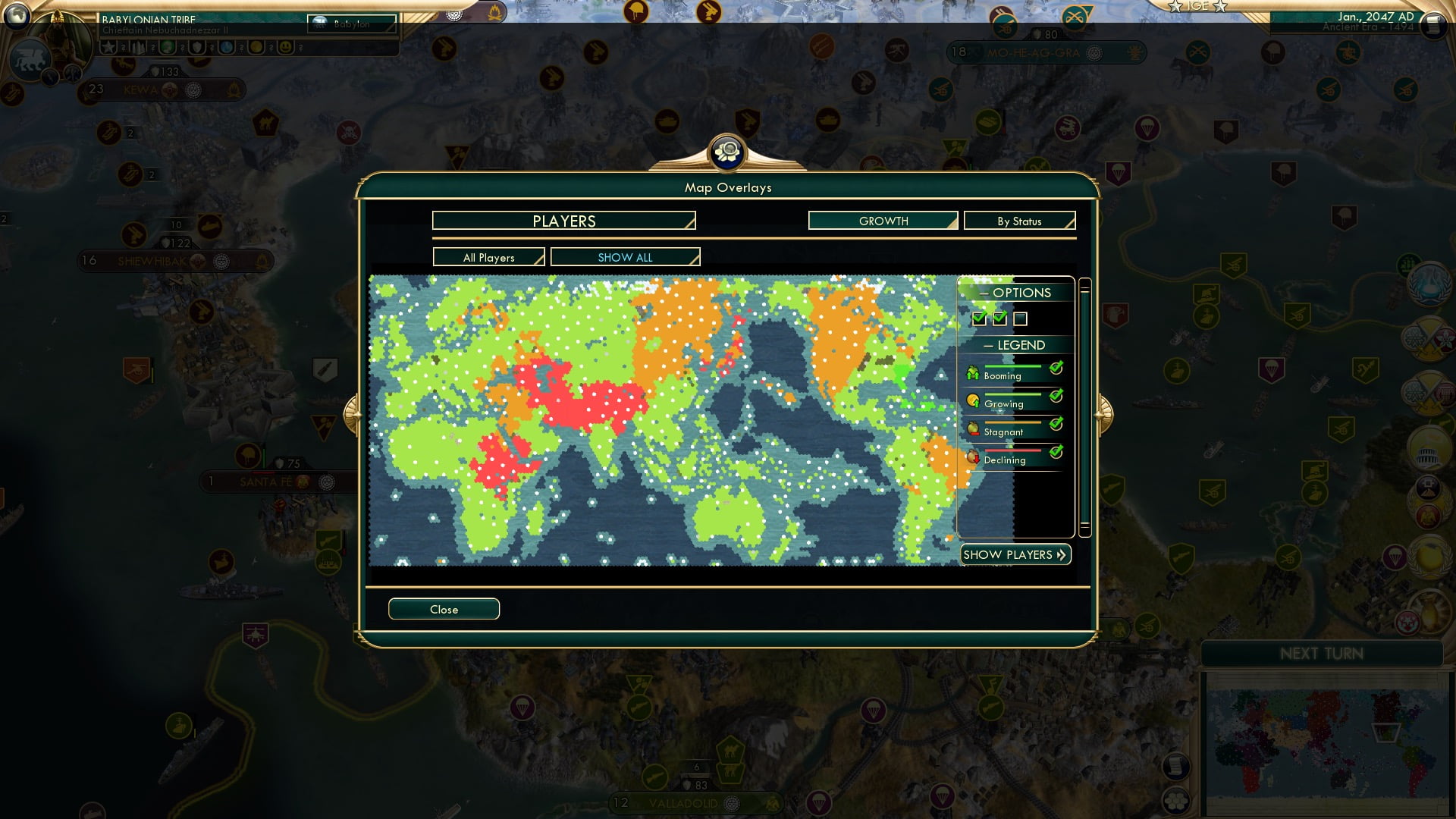Disable the Declining legend checkmark

(1055, 451)
